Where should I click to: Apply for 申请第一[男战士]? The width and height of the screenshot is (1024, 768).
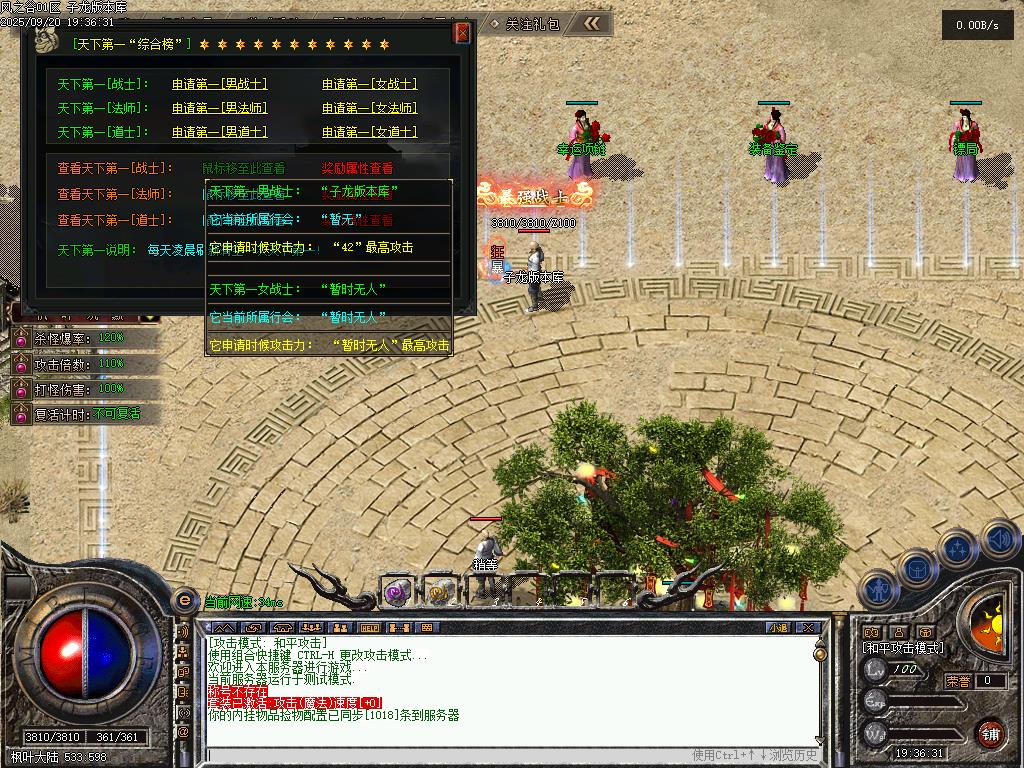tap(219, 84)
